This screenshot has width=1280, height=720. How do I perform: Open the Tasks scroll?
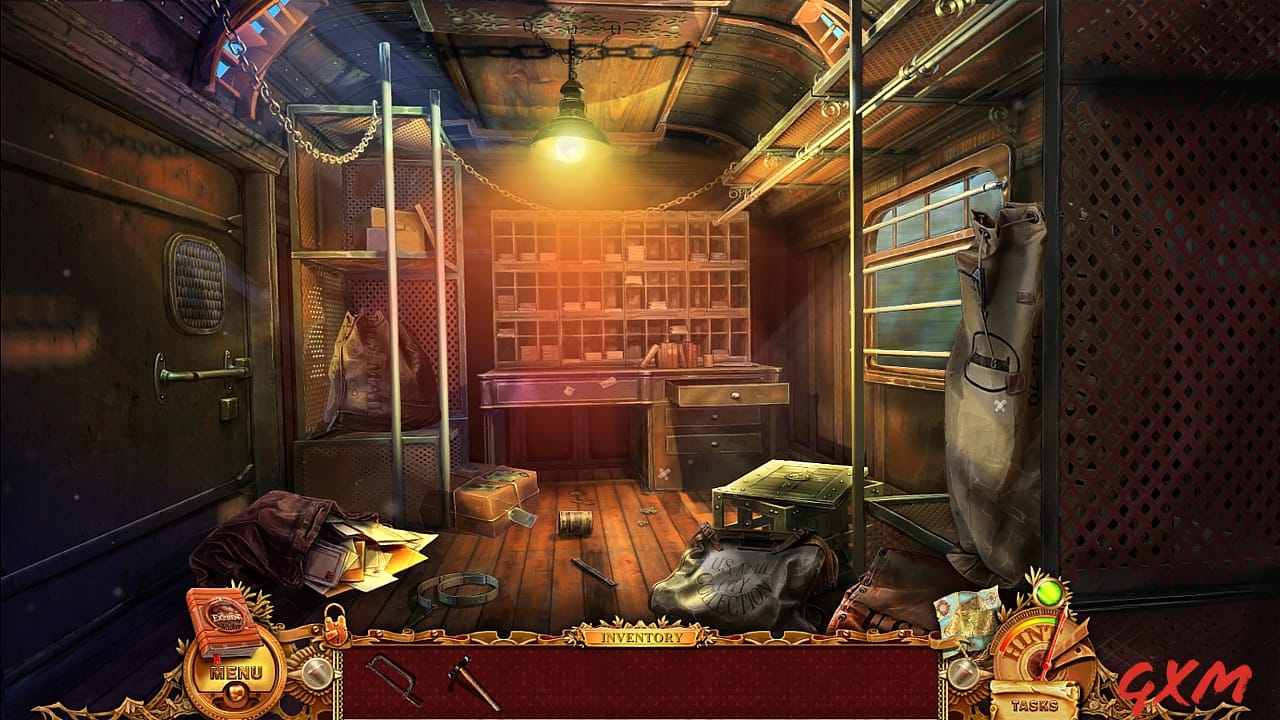1036,704
